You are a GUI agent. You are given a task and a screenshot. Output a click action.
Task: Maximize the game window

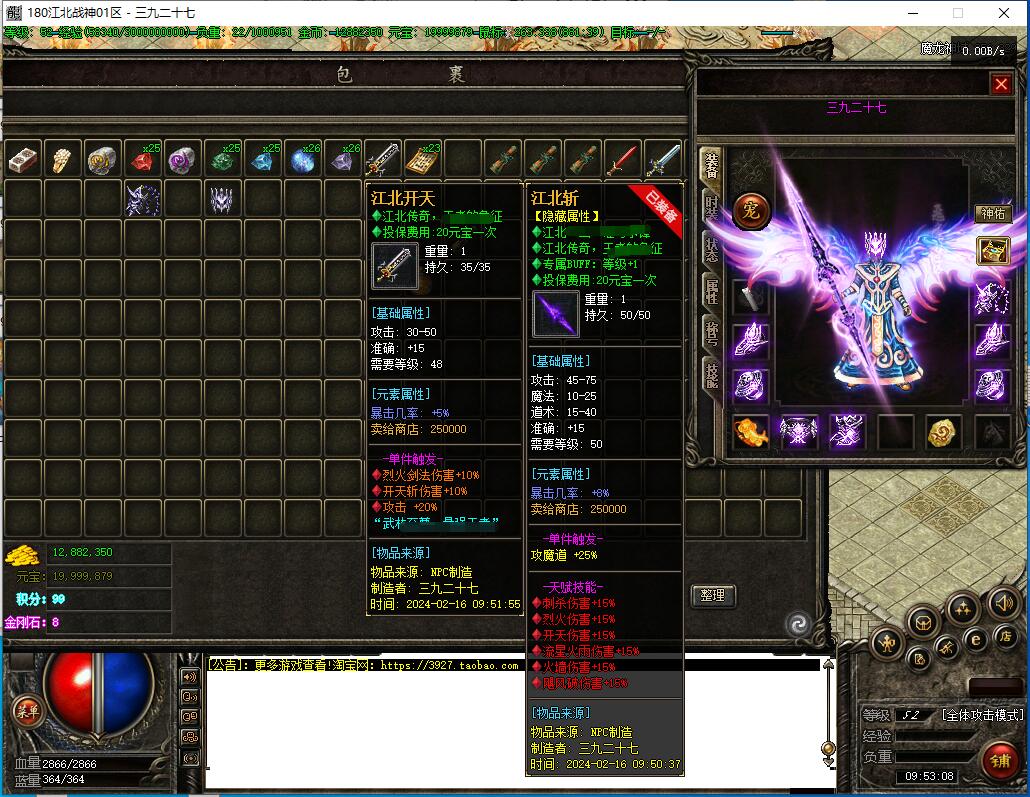(957, 13)
